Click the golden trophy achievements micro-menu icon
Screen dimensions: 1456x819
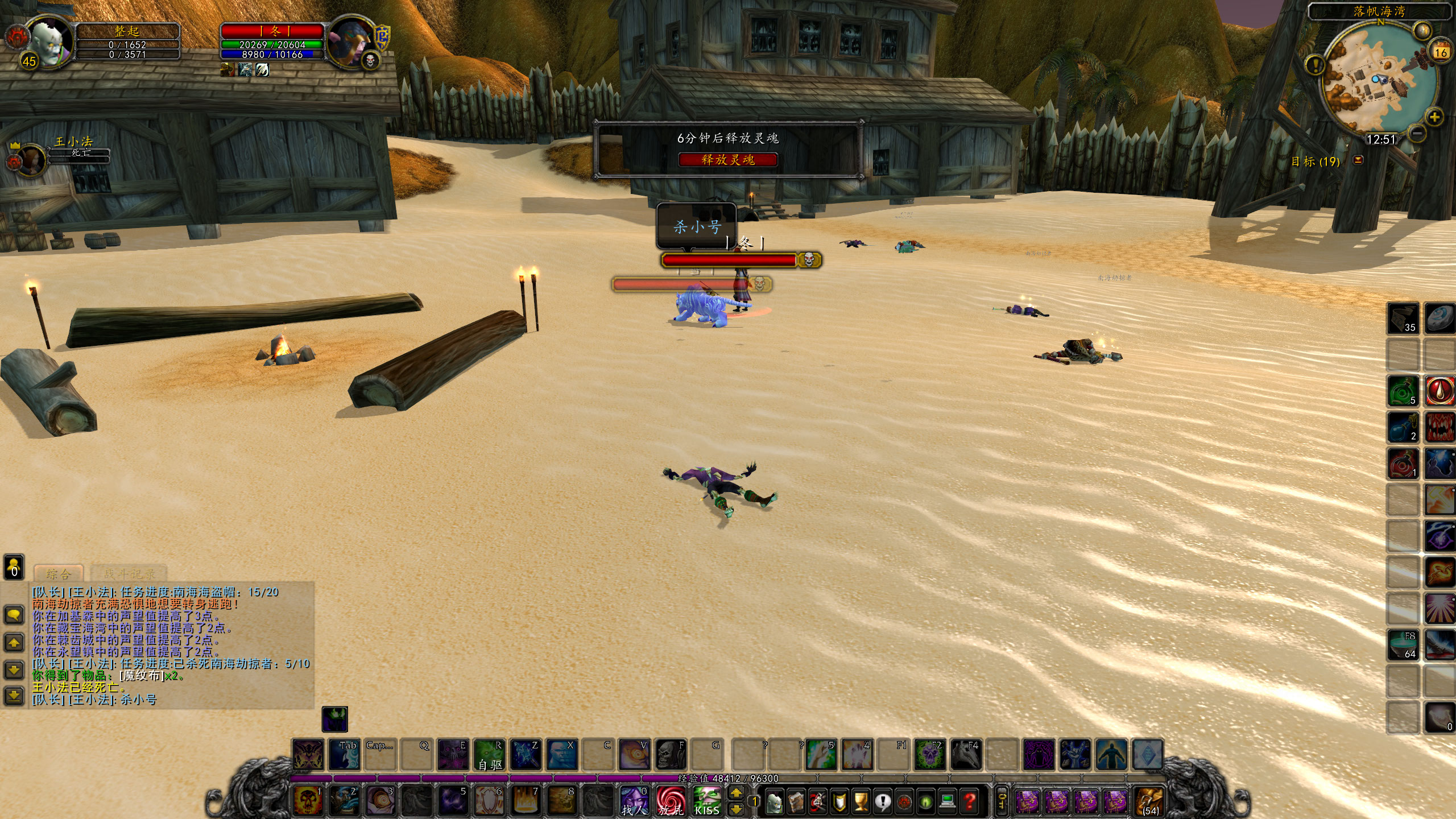(x=862, y=802)
